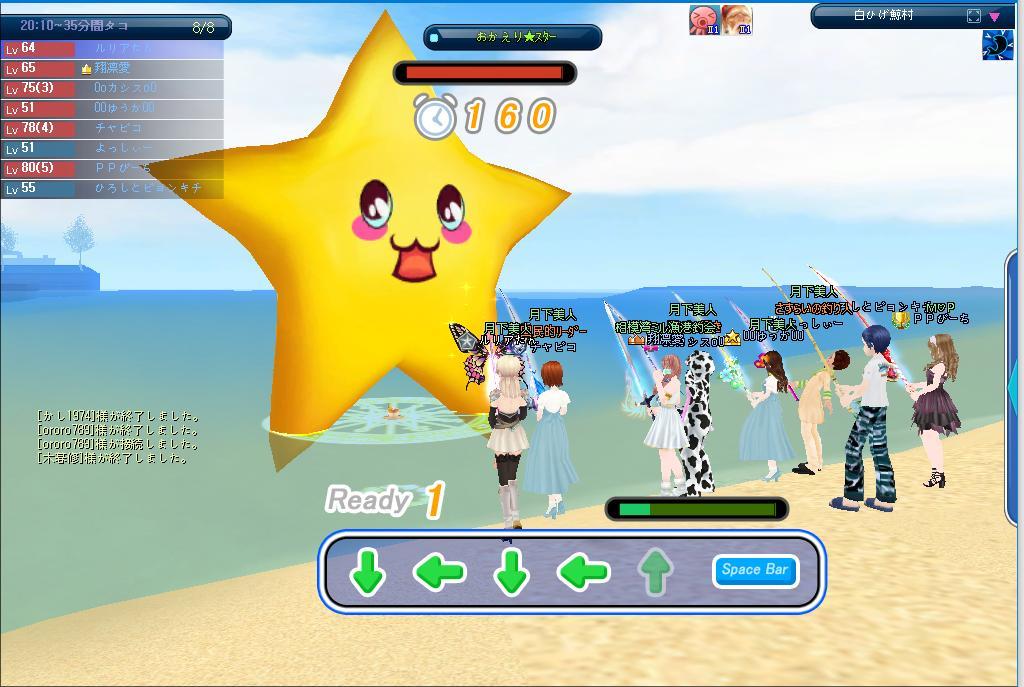Viewport: 1024px width, 687px height.
Task: Select the チャピコ party row
Action: (x=112, y=128)
